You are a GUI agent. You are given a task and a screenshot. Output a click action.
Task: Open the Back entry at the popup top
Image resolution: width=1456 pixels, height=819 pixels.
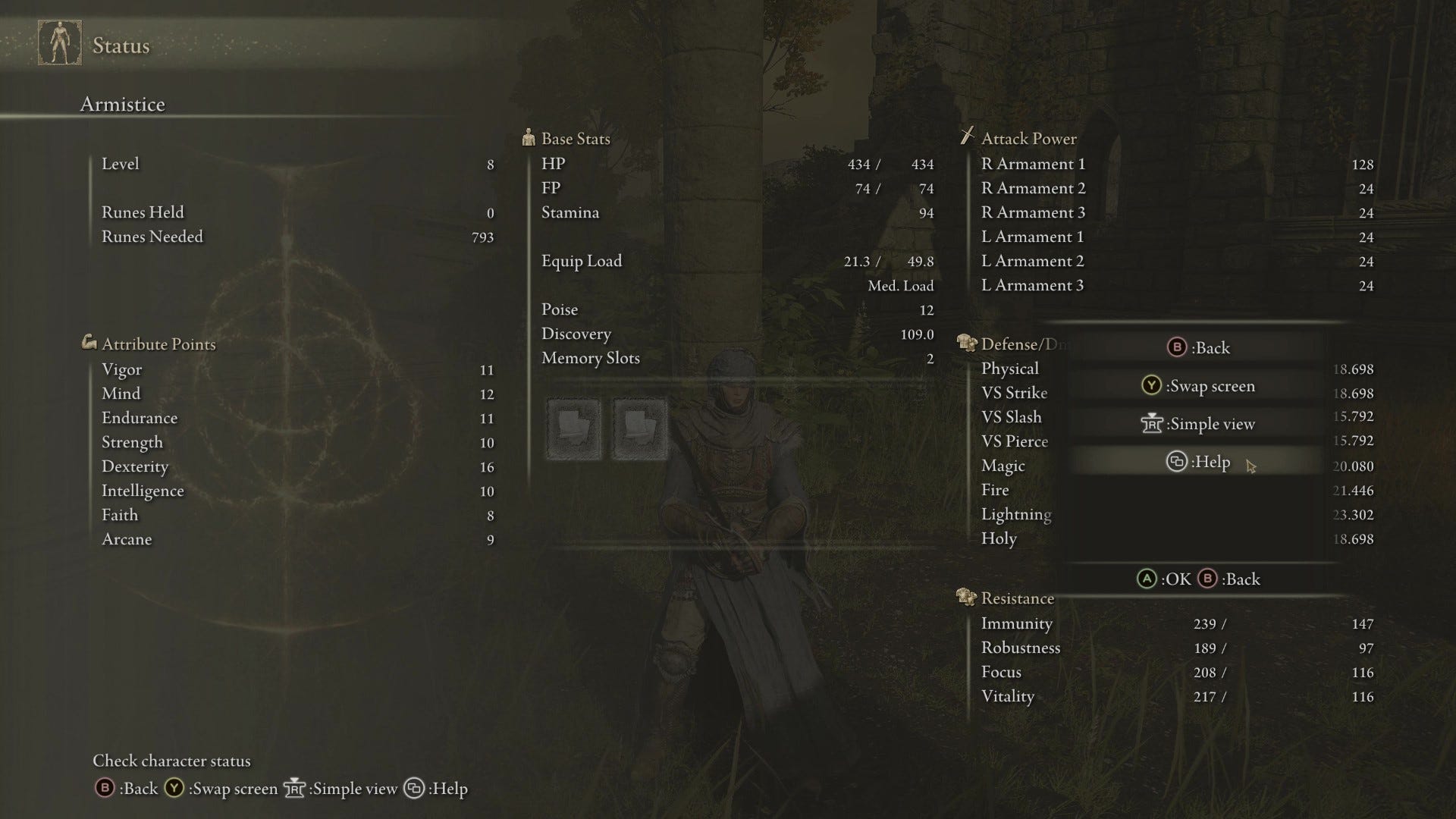click(1198, 347)
